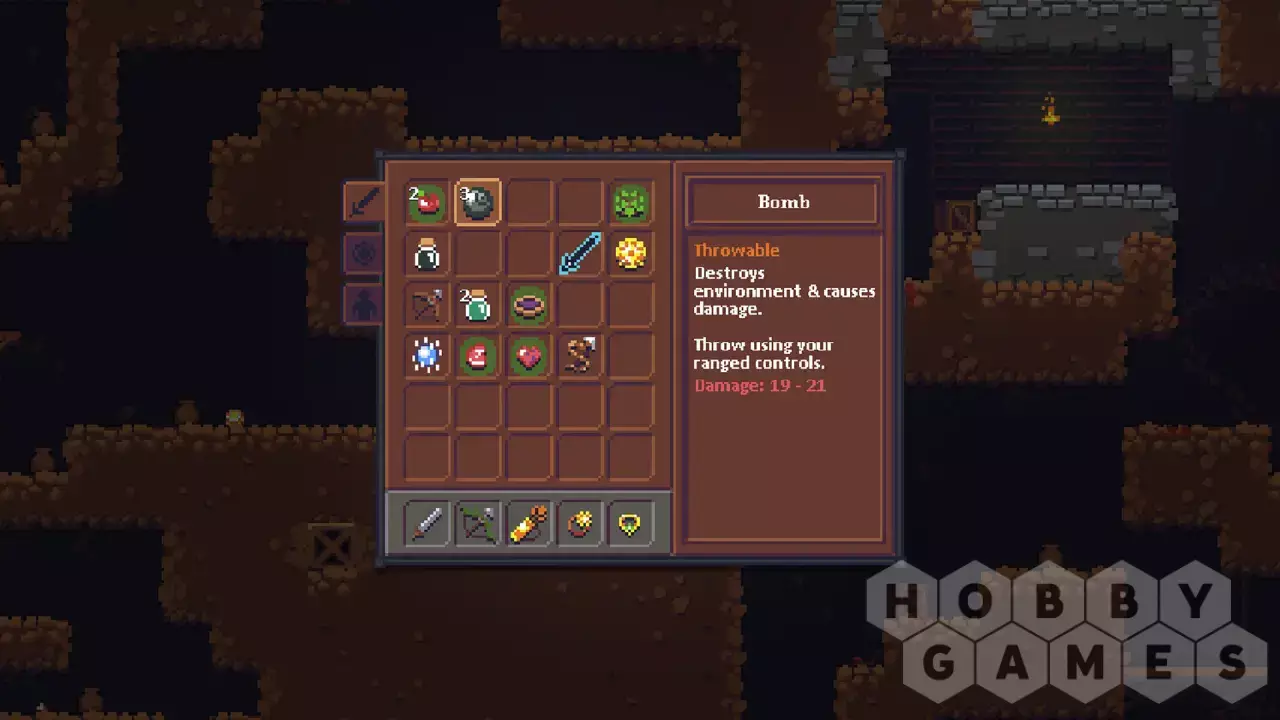
Task: Click the equipped silver sword slot
Action: click(427, 524)
